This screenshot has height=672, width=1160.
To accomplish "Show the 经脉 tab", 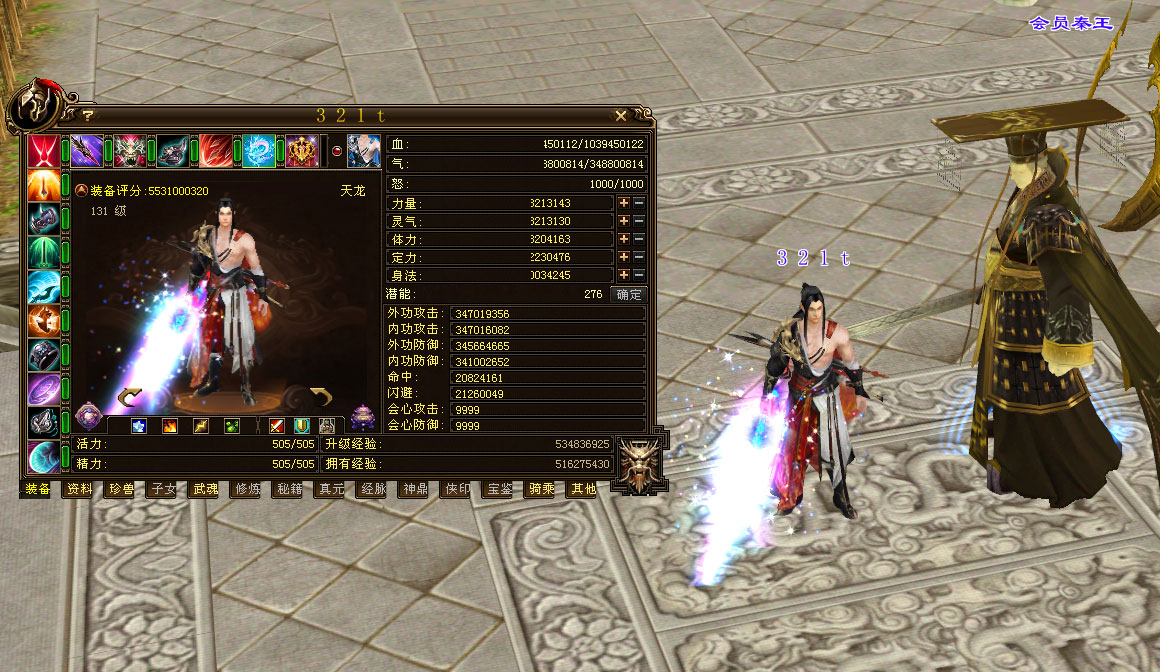I will point(373,489).
